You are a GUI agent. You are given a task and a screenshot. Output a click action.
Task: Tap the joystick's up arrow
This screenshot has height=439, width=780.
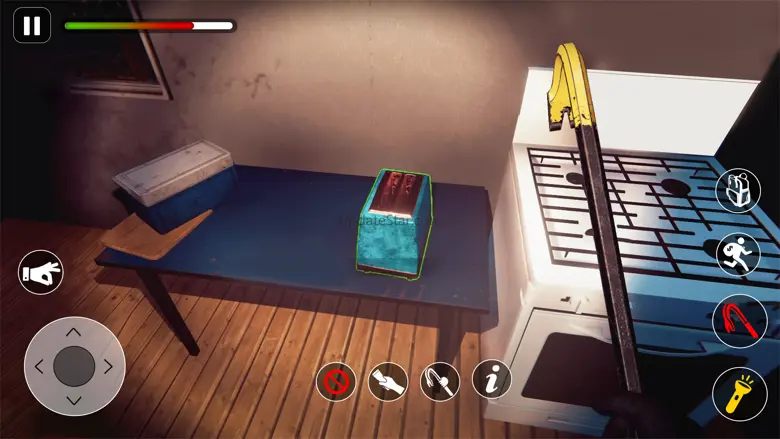pyautogui.click(x=74, y=333)
